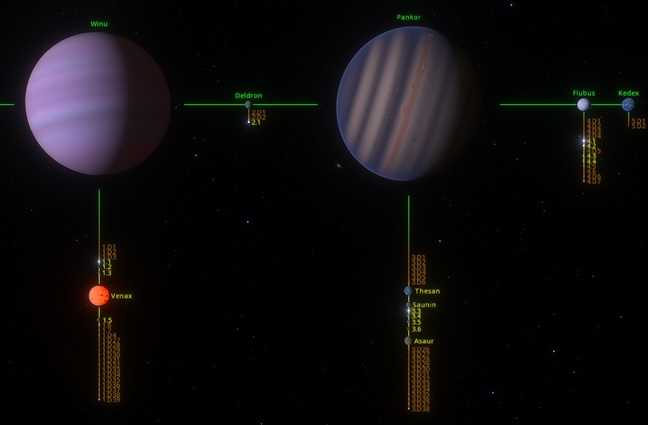
Task: Select the gas giant Winu
Action: pos(98,103)
